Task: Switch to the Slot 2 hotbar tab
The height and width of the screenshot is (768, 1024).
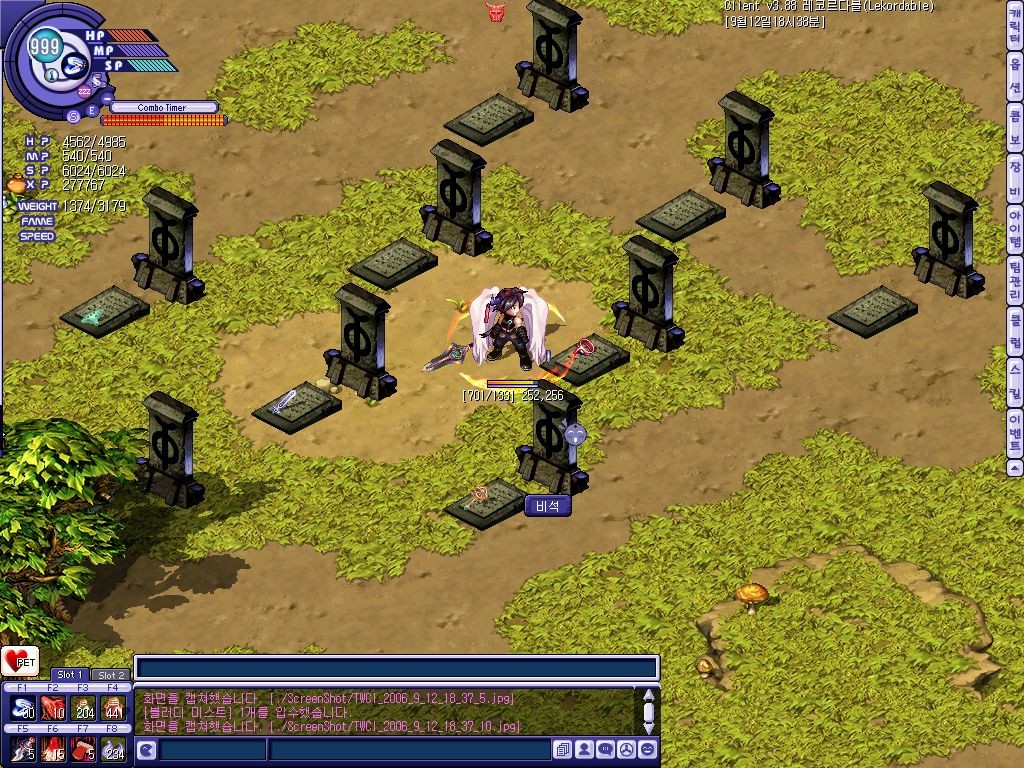Action: tap(110, 675)
